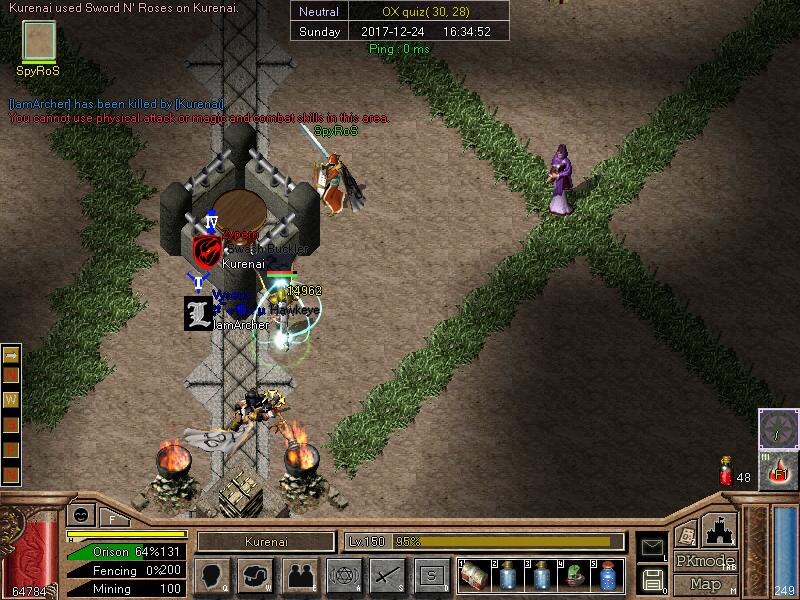
Task: Open the character head profile button
Action: click(x=210, y=575)
